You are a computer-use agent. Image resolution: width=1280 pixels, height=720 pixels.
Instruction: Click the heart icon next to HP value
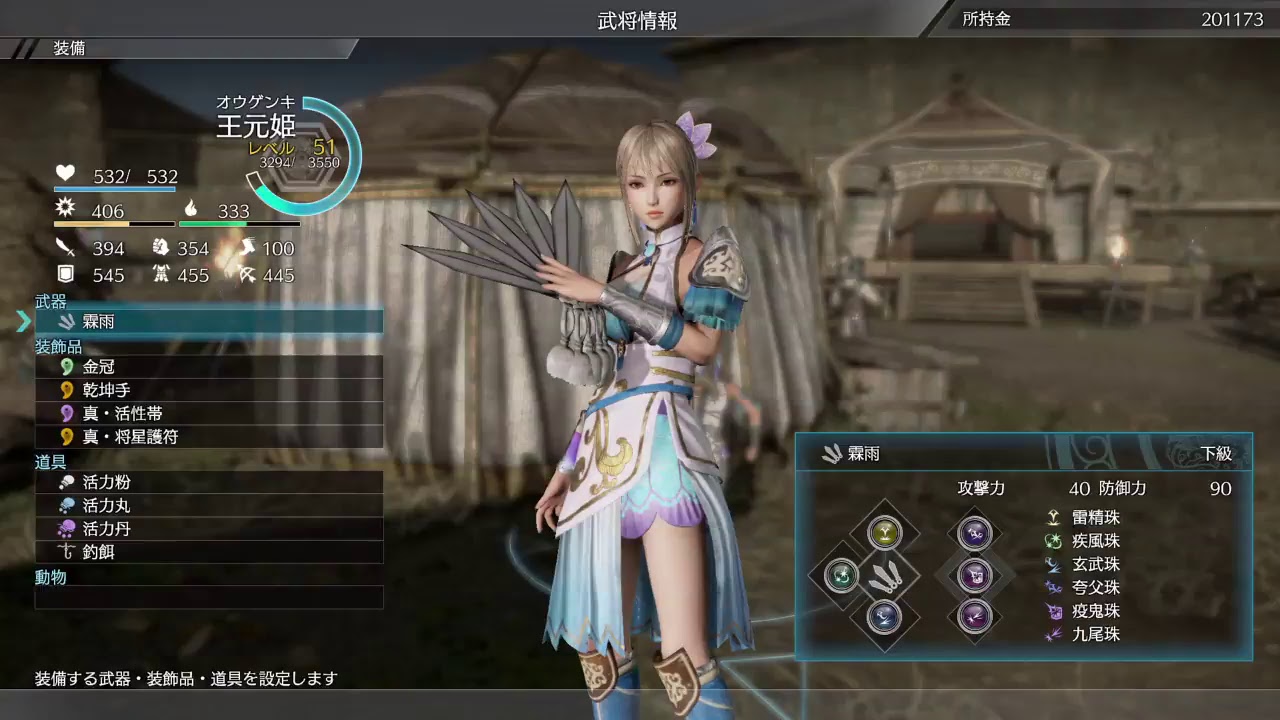[64, 172]
